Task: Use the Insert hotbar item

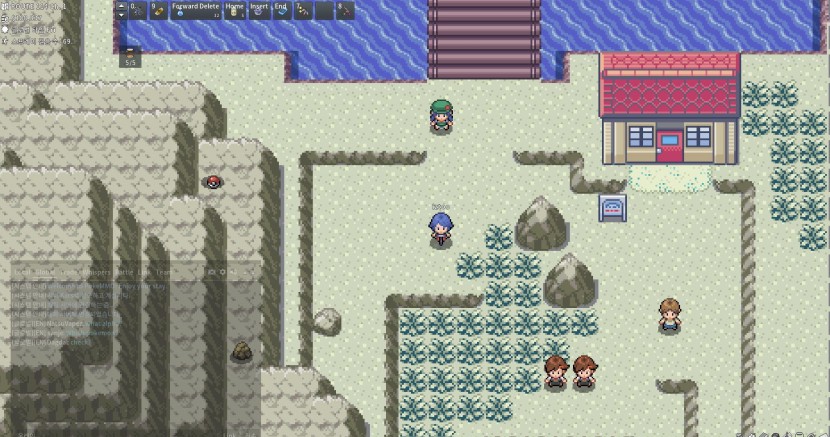Action: pos(259,10)
